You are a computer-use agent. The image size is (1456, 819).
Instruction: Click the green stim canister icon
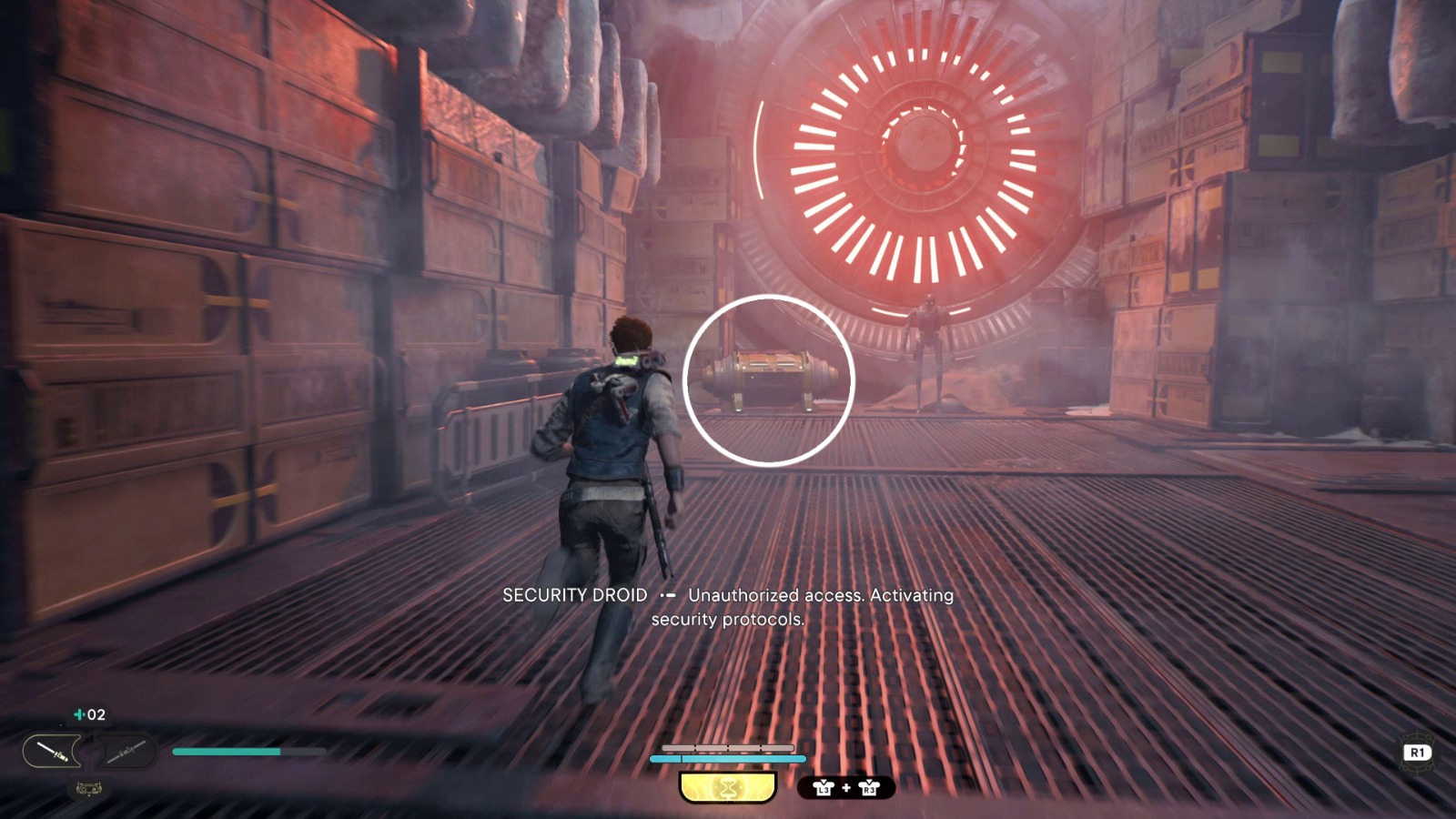tap(78, 714)
